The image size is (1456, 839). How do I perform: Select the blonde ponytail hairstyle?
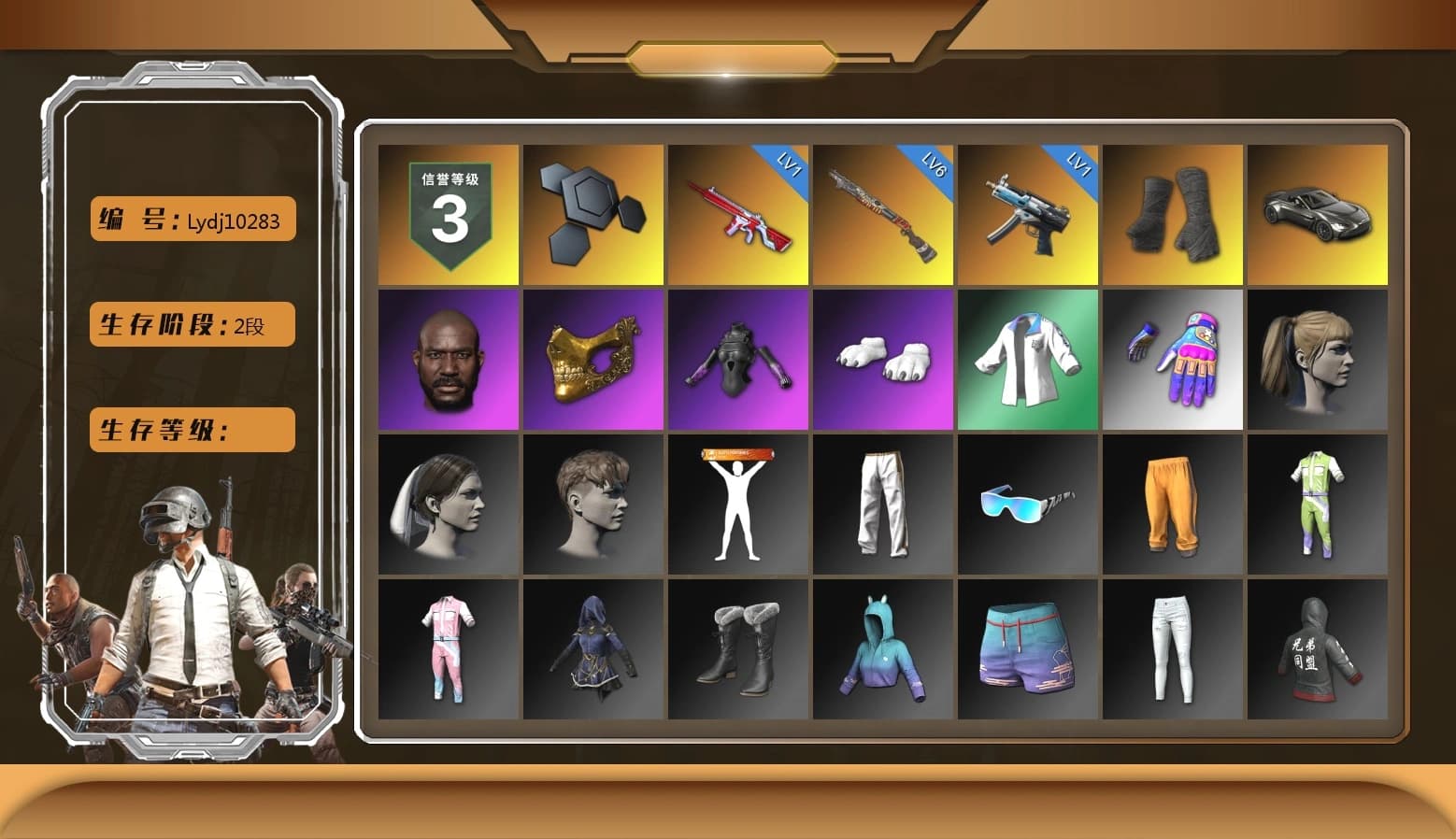pos(1318,359)
